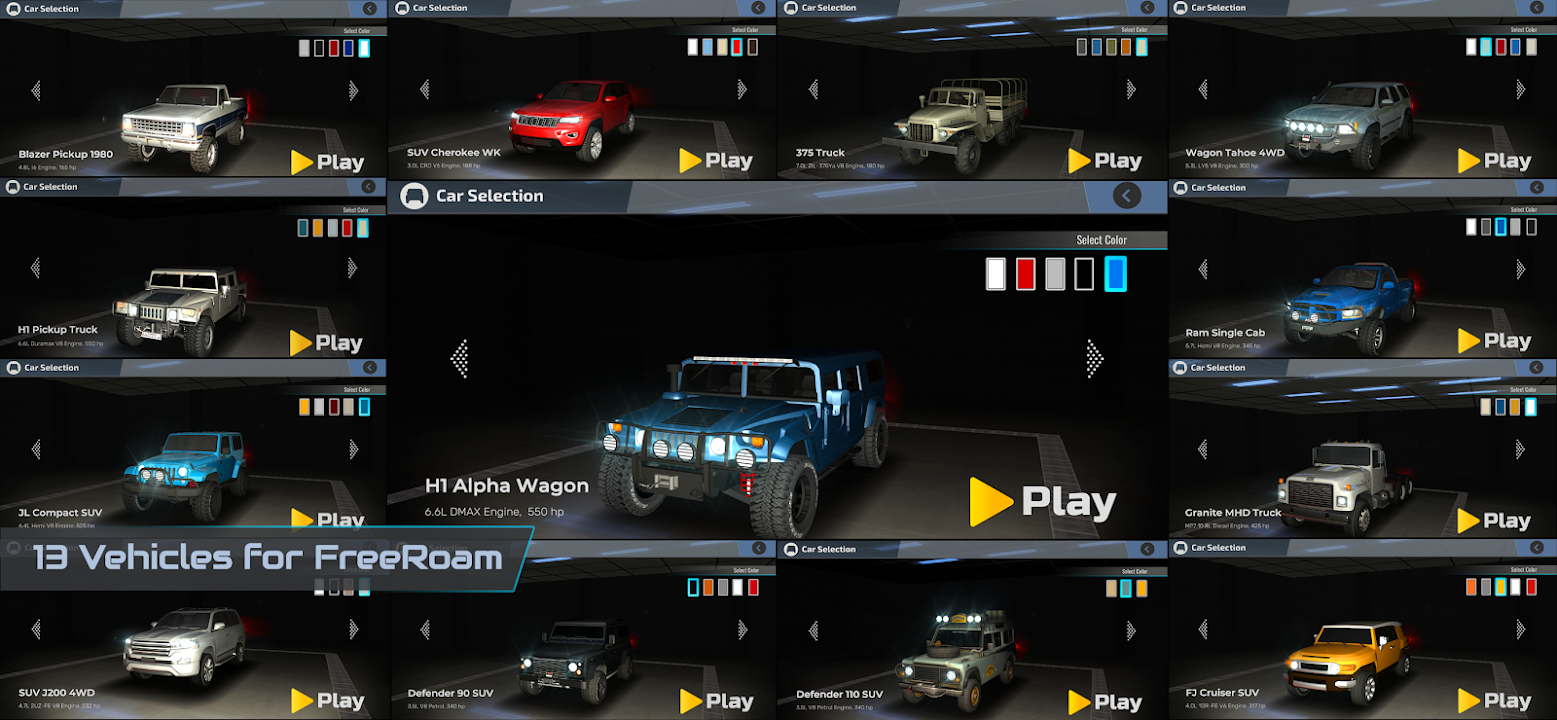Go back from FJ Cruiser SUV panel
The width and height of the screenshot is (1557, 720).
point(1536,548)
